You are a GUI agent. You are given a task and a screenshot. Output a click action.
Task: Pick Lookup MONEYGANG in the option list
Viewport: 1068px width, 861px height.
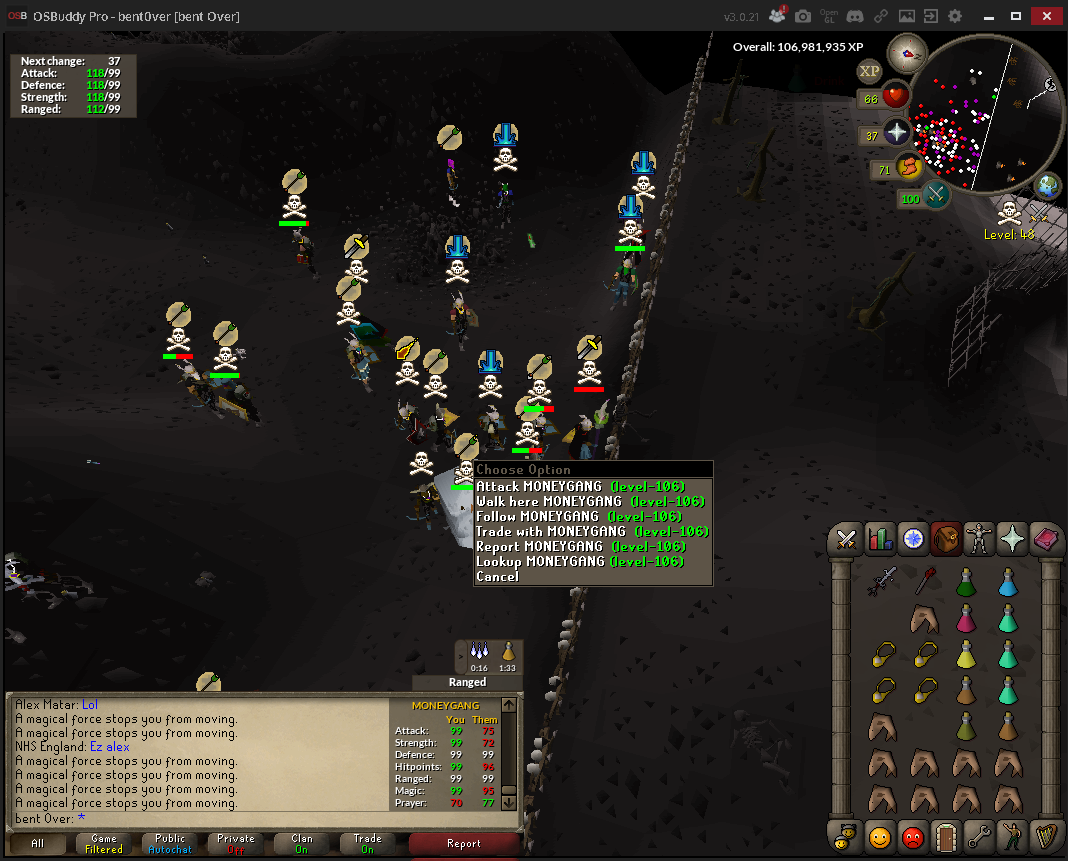click(x=579, y=562)
